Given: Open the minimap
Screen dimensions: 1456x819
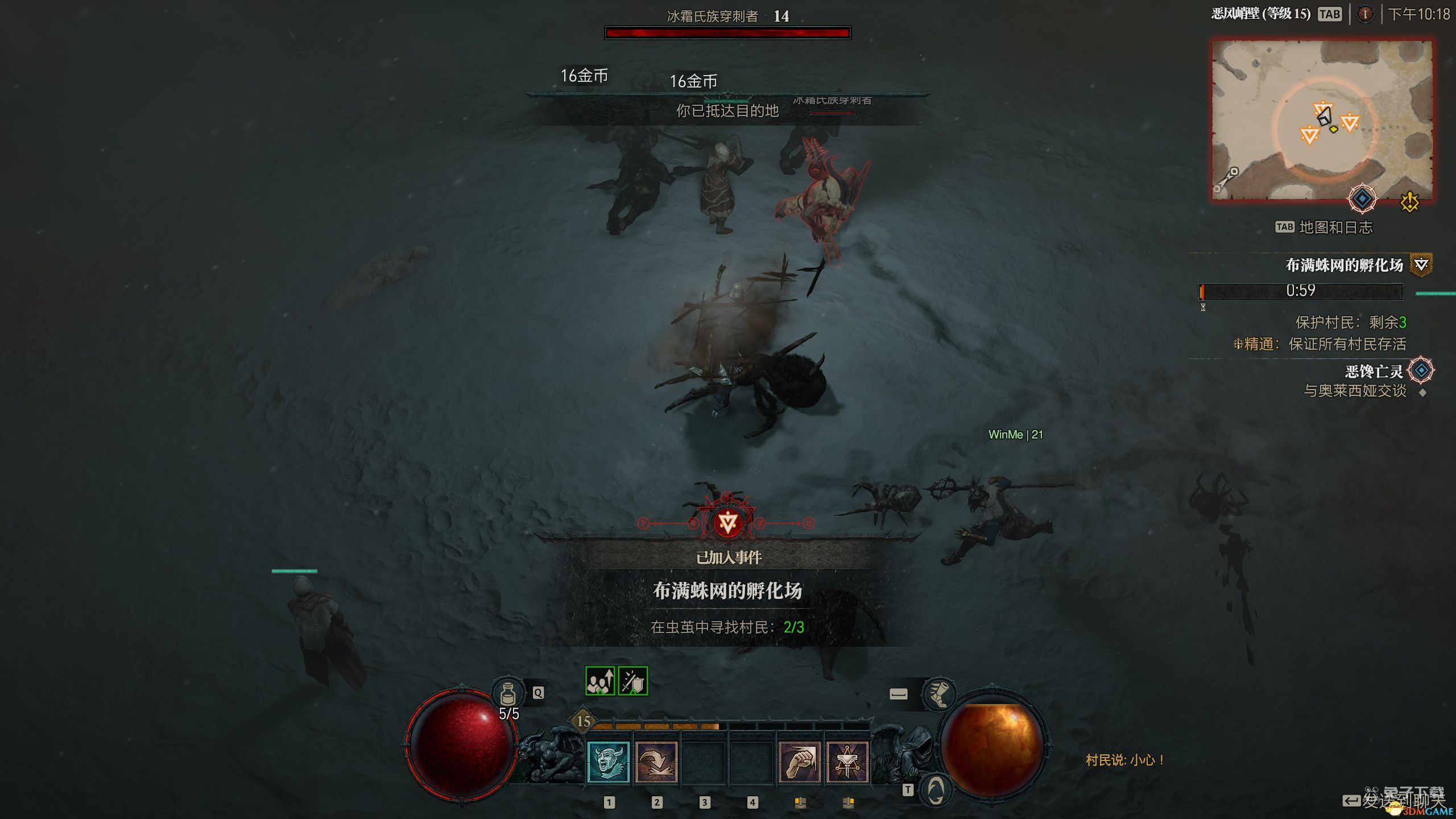Looking at the screenshot, I should (x=1321, y=119).
